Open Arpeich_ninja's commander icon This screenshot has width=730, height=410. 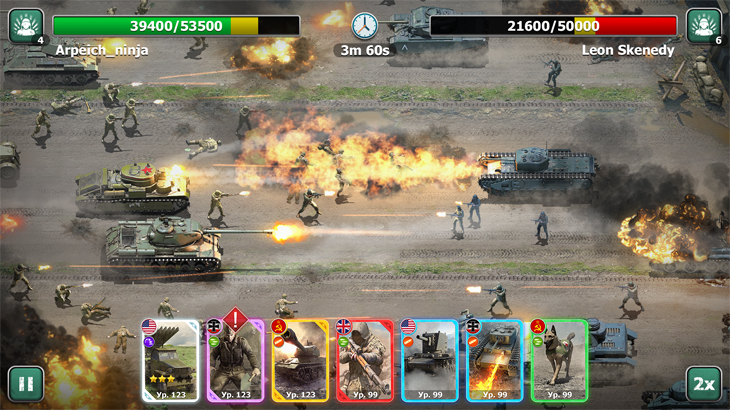tap(25, 26)
